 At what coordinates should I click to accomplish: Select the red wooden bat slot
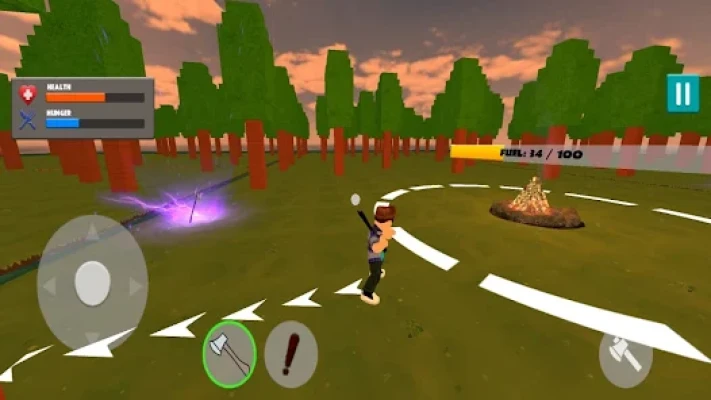click(291, 354)
